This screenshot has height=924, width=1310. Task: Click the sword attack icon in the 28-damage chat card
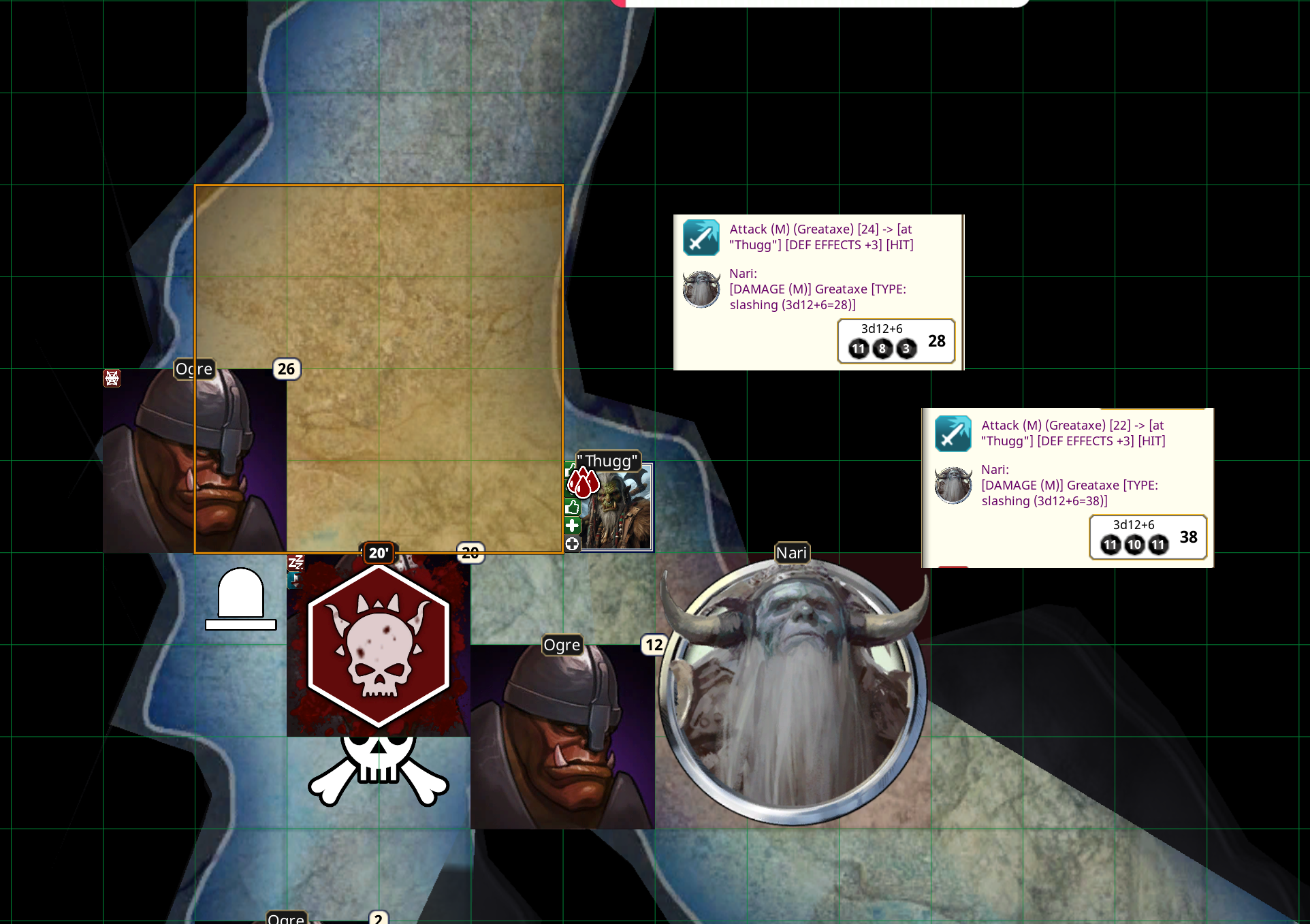pyautogui.click(x=701, y=238)
